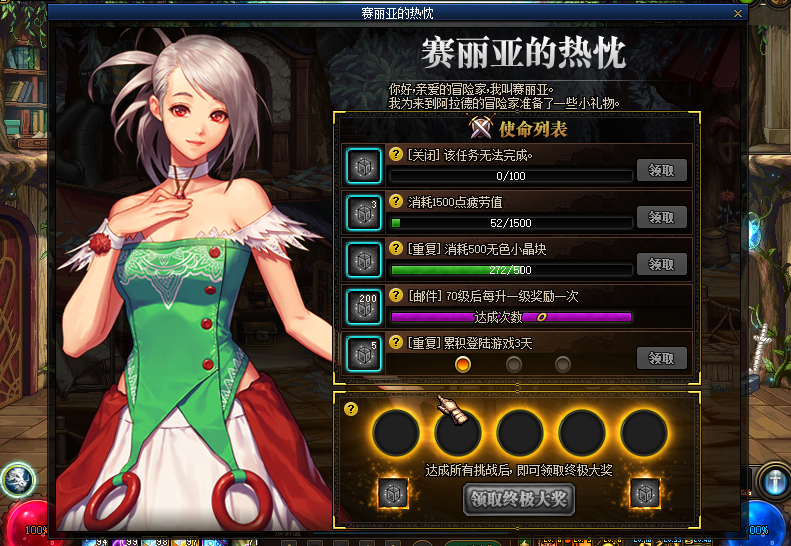
Task: Click the lit orange login day indicator
Action: (462, 364)
